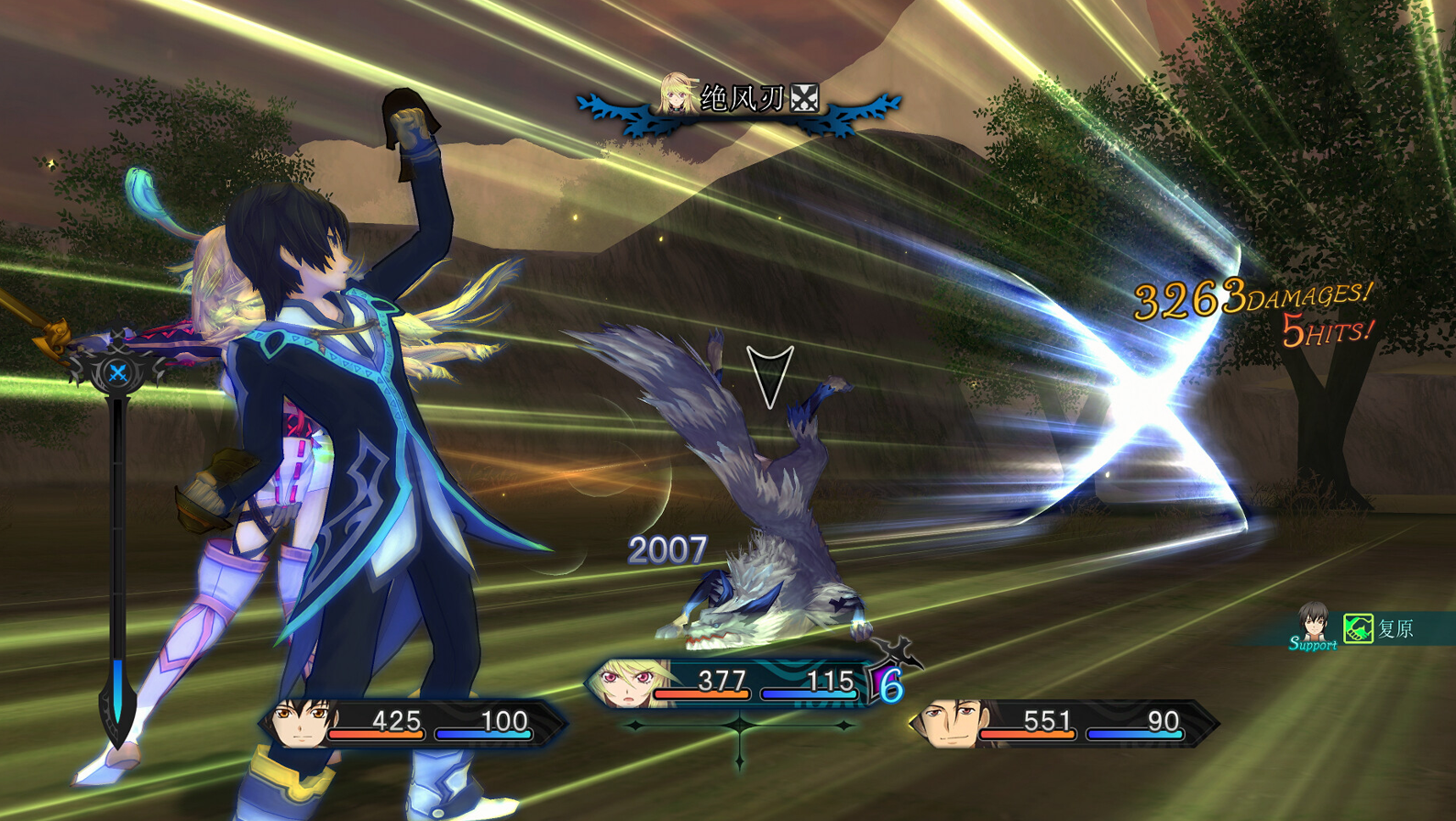The image size is (1456, 821).
Task: Select the black-haired boy's party portrait
Action: point(302,723)
